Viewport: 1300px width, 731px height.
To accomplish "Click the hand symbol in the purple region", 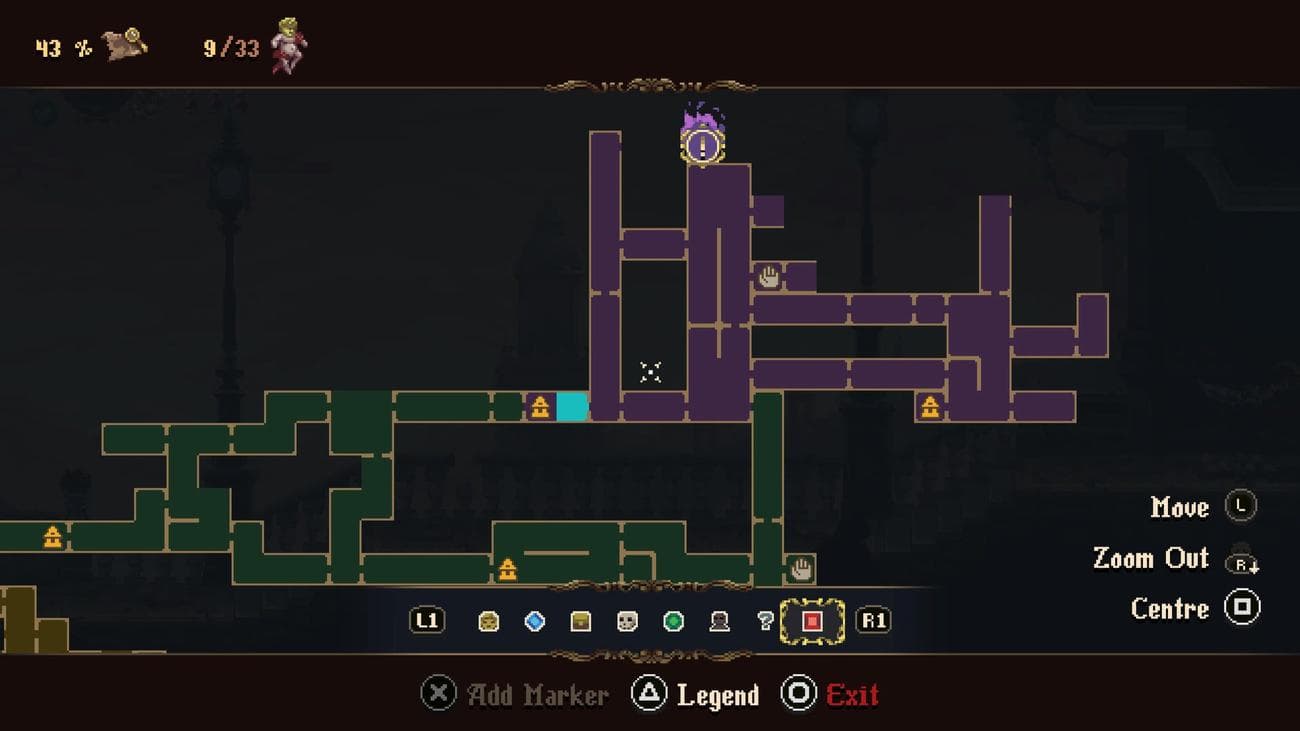I will pos(768,278).
